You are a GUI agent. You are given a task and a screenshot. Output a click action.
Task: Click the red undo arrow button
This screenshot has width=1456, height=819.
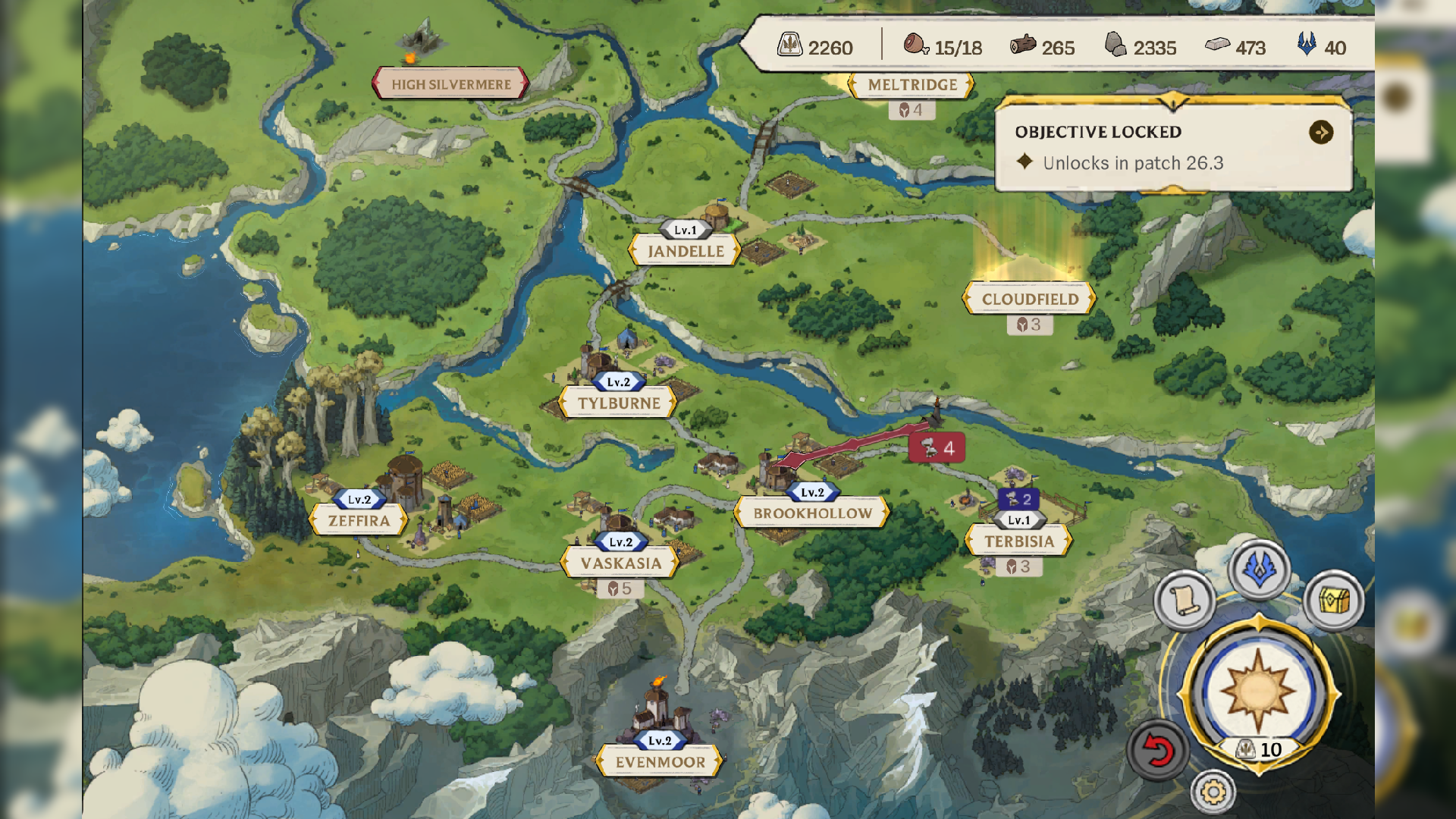pos(1157,750)
